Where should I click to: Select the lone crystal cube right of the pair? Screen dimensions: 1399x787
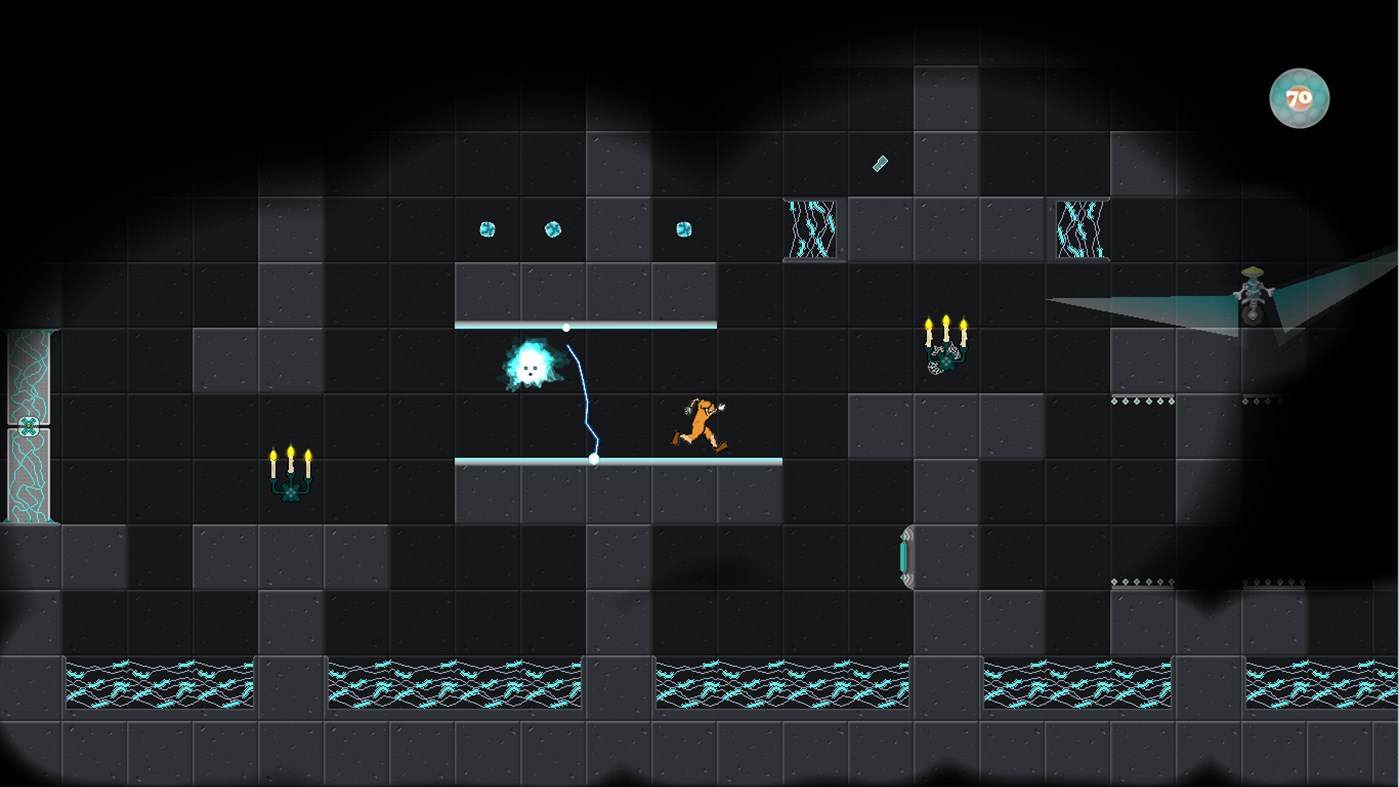point(683,229)
